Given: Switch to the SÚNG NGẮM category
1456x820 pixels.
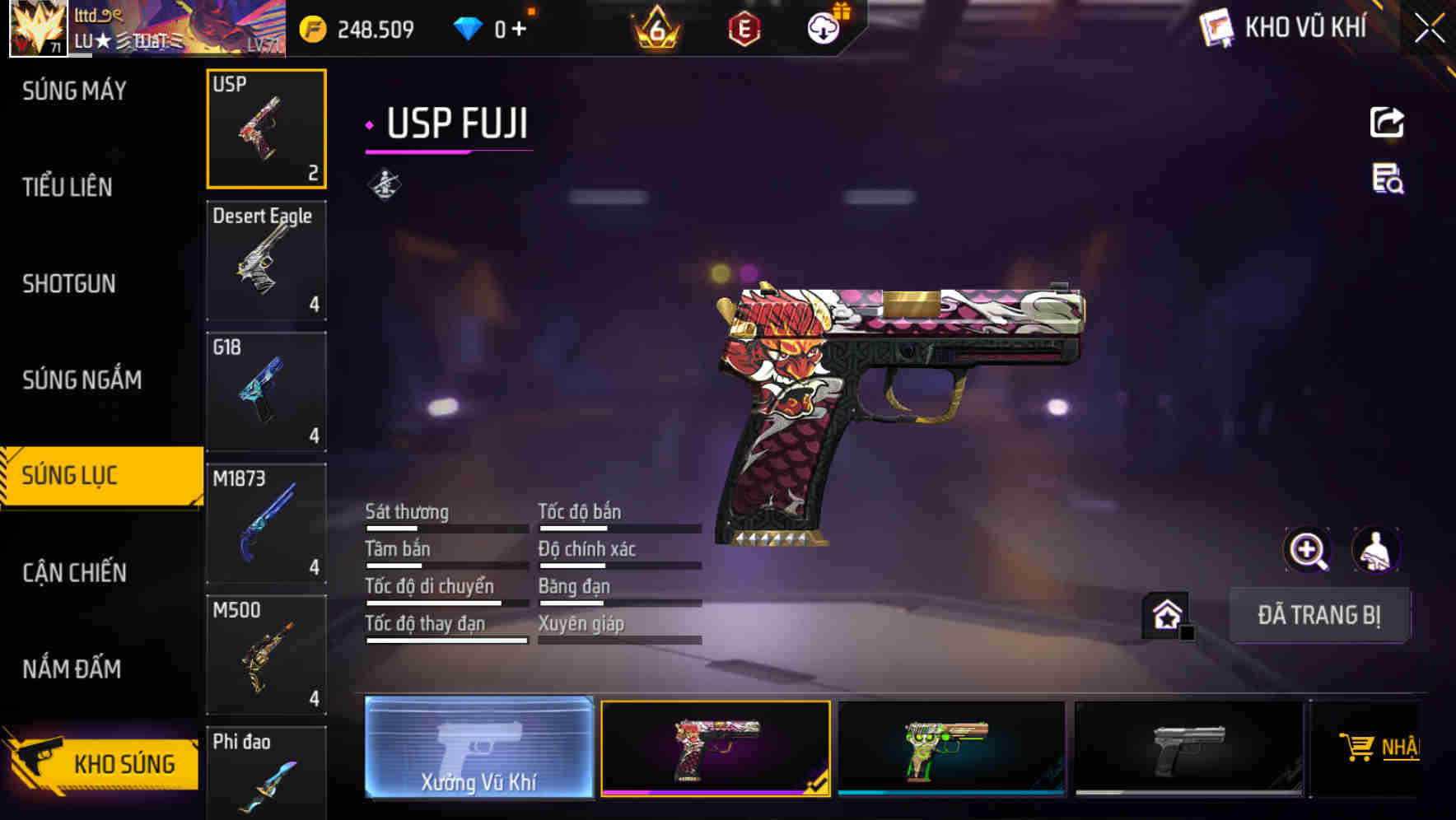Looking at the screenshot, I should click(x=82, y=380).
